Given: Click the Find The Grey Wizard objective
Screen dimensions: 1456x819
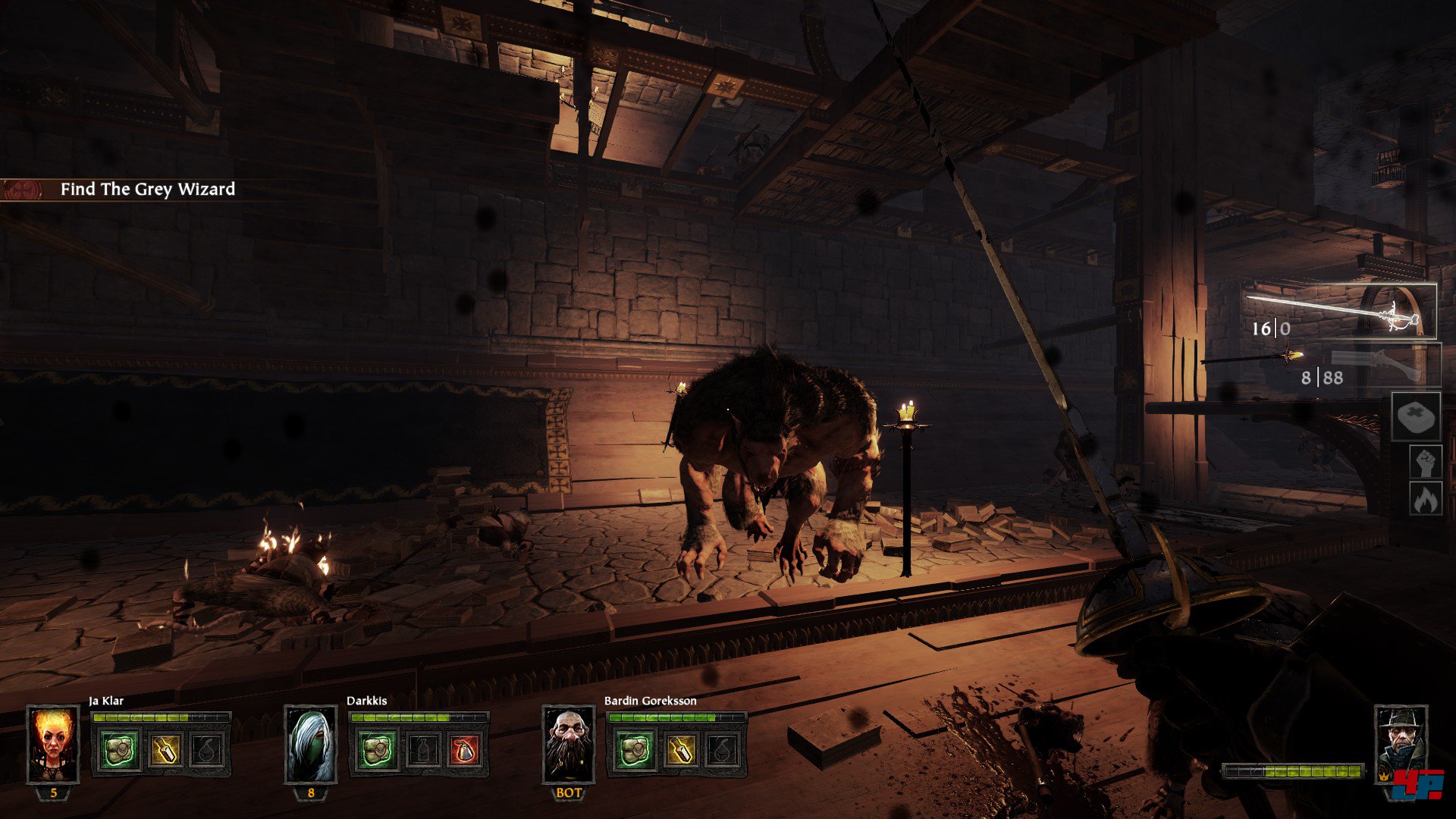Looking at the screenshot, I should click(147, 190).
